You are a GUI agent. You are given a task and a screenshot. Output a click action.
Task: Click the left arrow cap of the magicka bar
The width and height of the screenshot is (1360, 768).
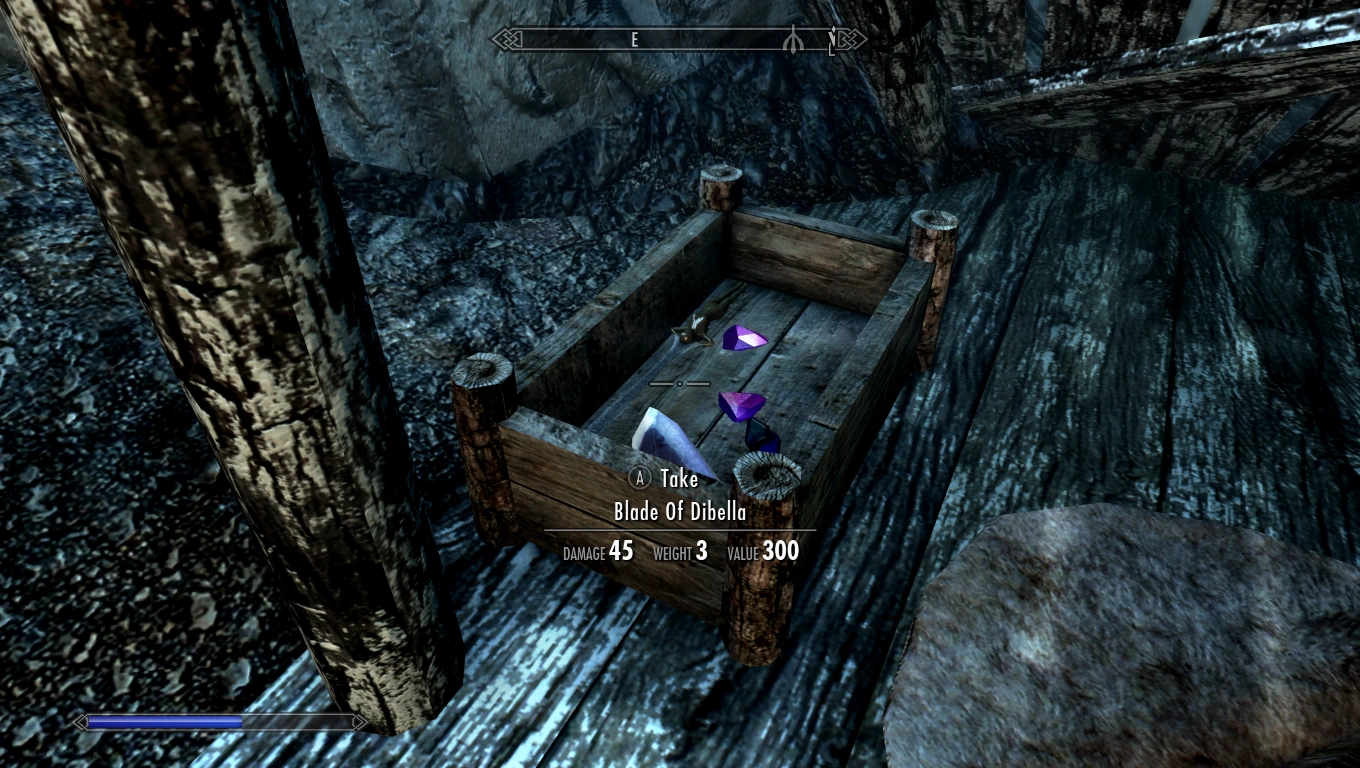tap(78, 721)
